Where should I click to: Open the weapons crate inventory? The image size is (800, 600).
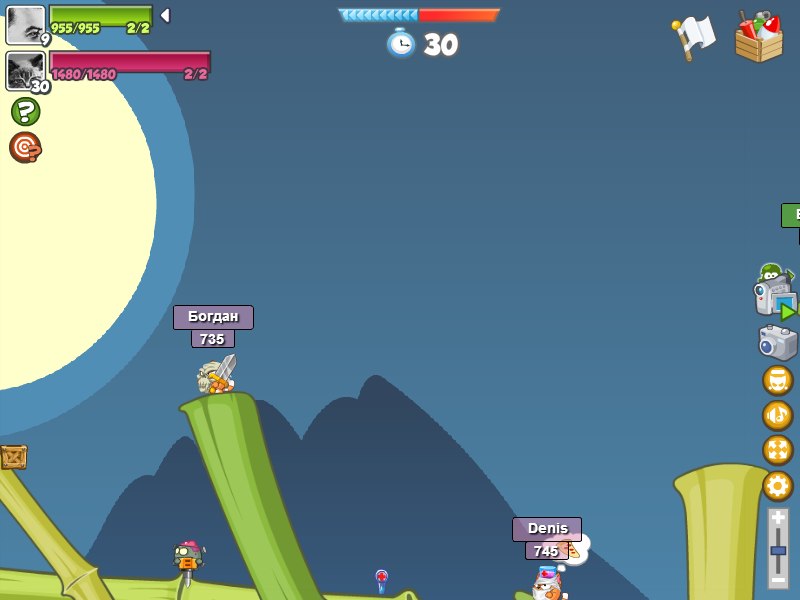759,37
